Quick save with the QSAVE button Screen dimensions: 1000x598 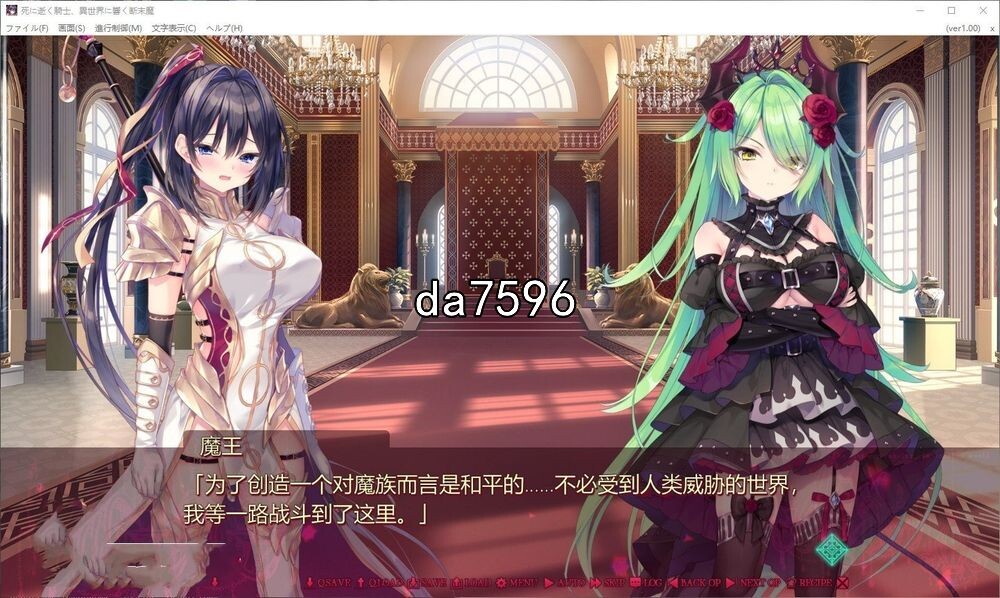[x=329, y=582]
